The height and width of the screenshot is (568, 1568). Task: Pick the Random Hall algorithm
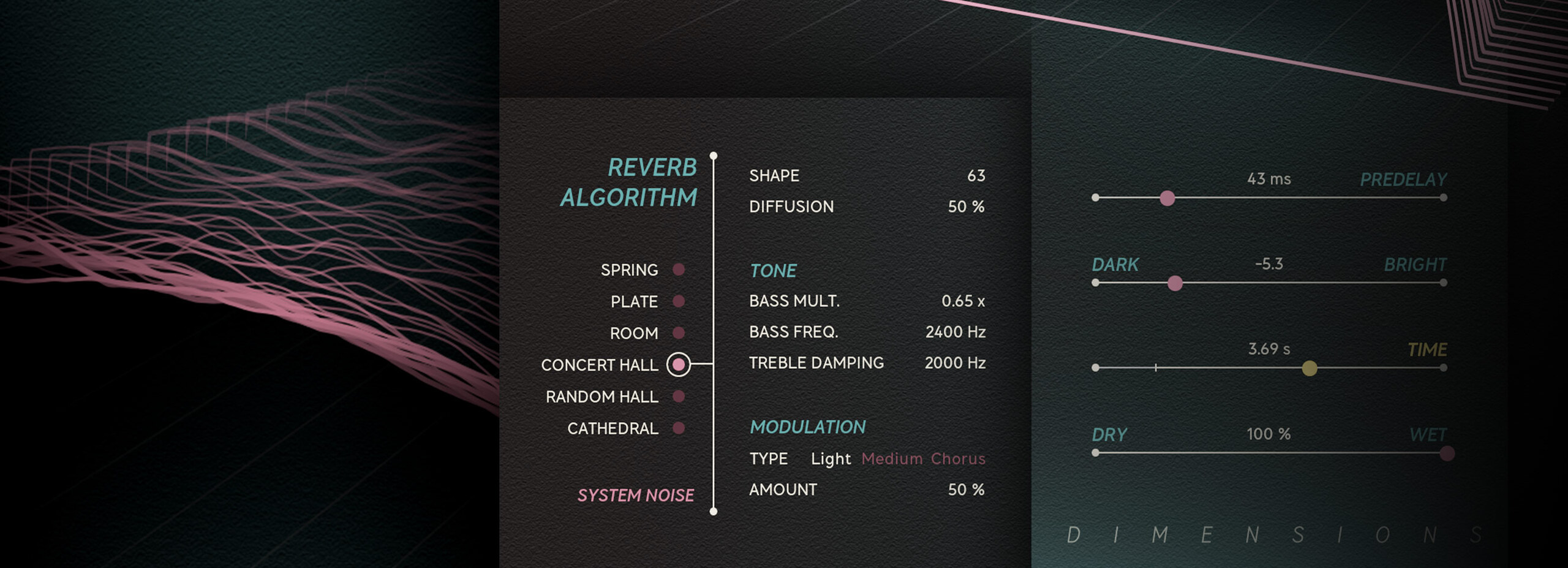678,396
